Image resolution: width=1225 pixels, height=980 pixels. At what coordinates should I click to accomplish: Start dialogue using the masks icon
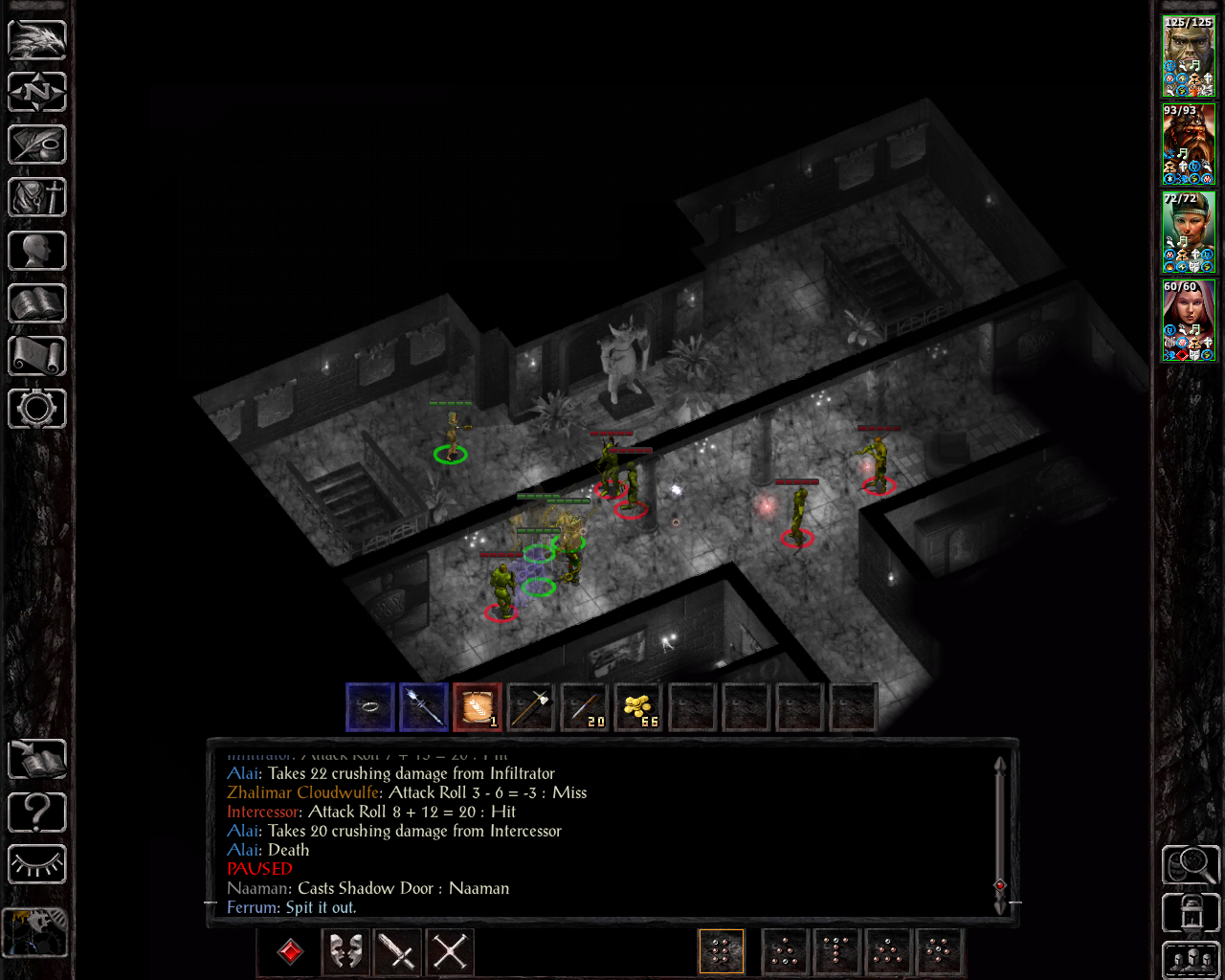pyautogui.click(x=345, y=952)
